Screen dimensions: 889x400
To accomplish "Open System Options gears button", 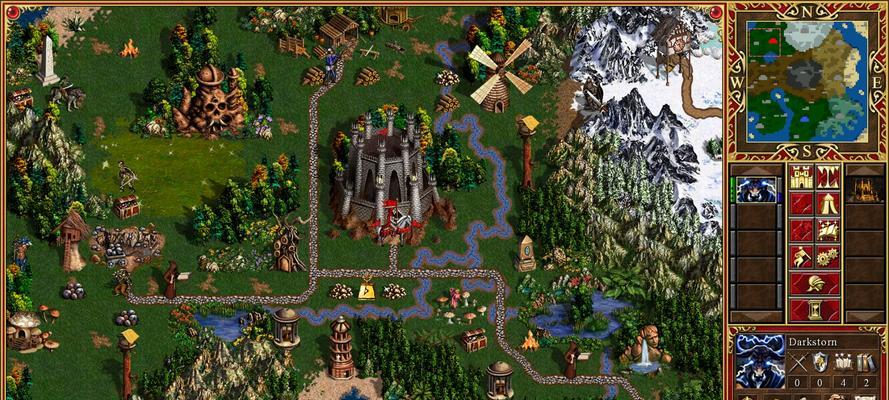I will pos(827,256).
